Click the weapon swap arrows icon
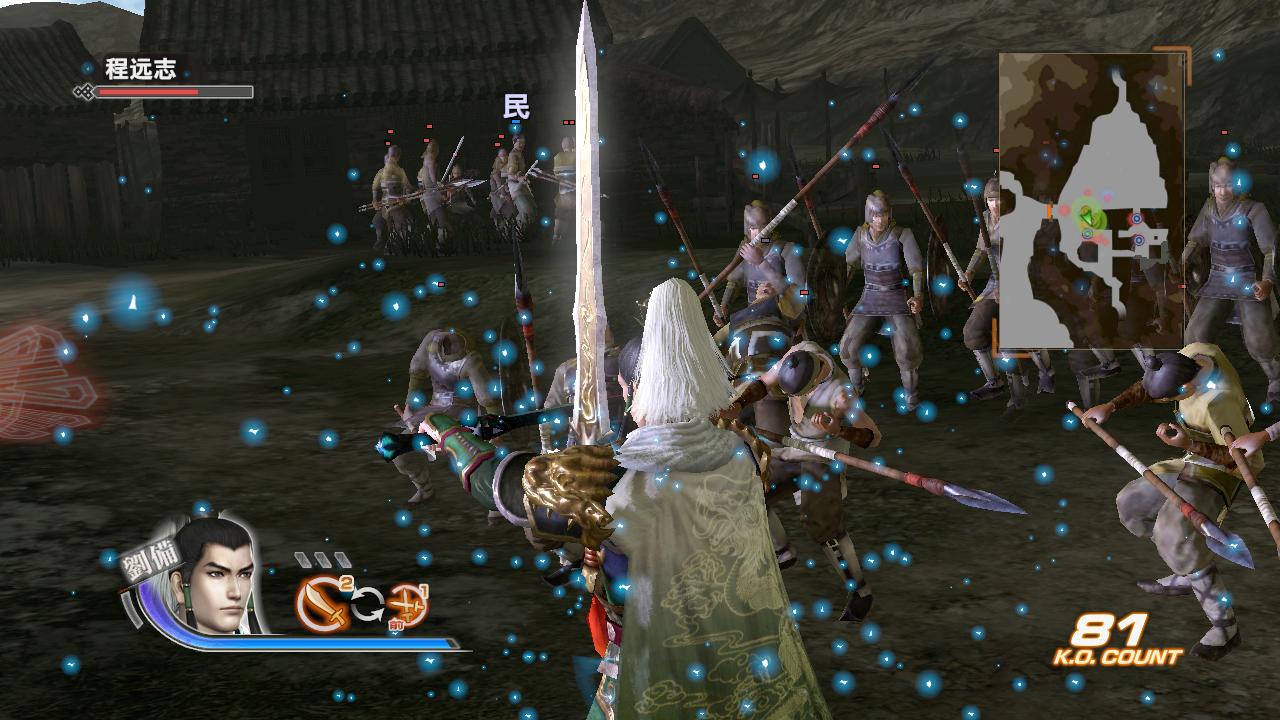The height and width of the screenshot is (720, 1280). coord(366,604)
